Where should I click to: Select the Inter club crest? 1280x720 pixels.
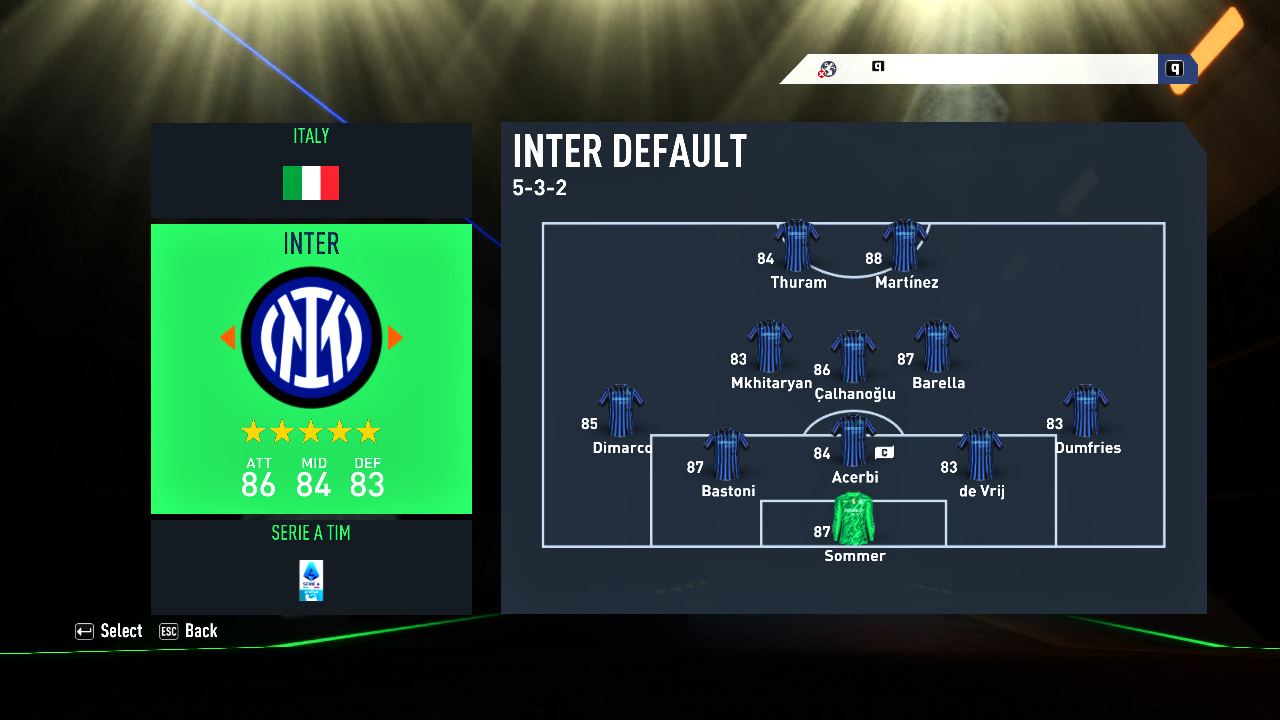[x=311, y=337]
